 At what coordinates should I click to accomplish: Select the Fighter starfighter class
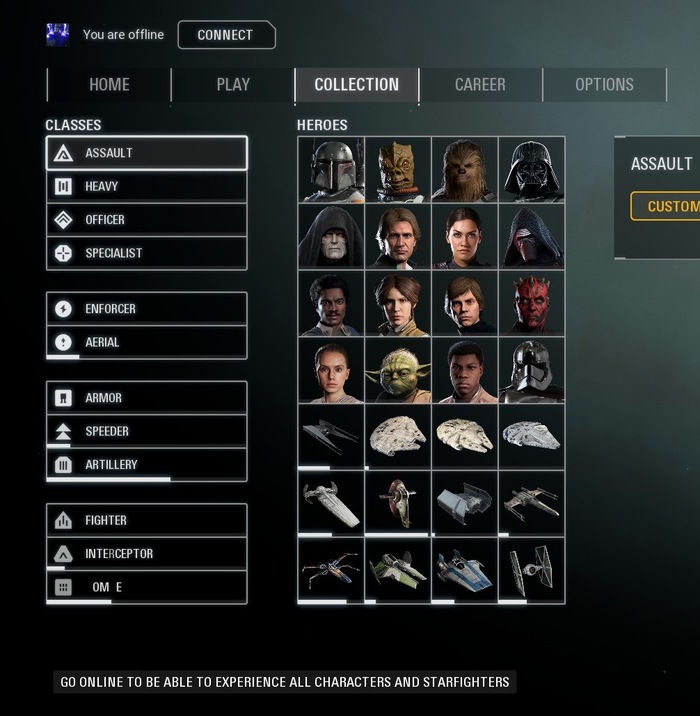click(146, 520)
